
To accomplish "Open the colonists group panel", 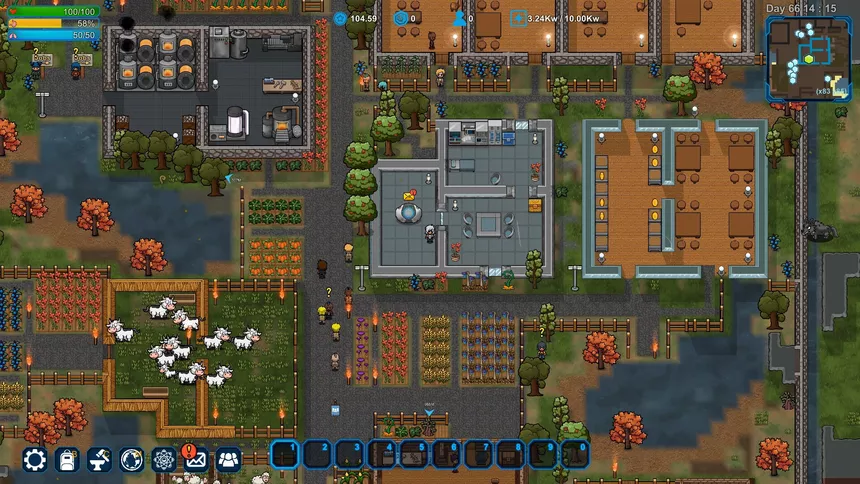I will 229,459.
